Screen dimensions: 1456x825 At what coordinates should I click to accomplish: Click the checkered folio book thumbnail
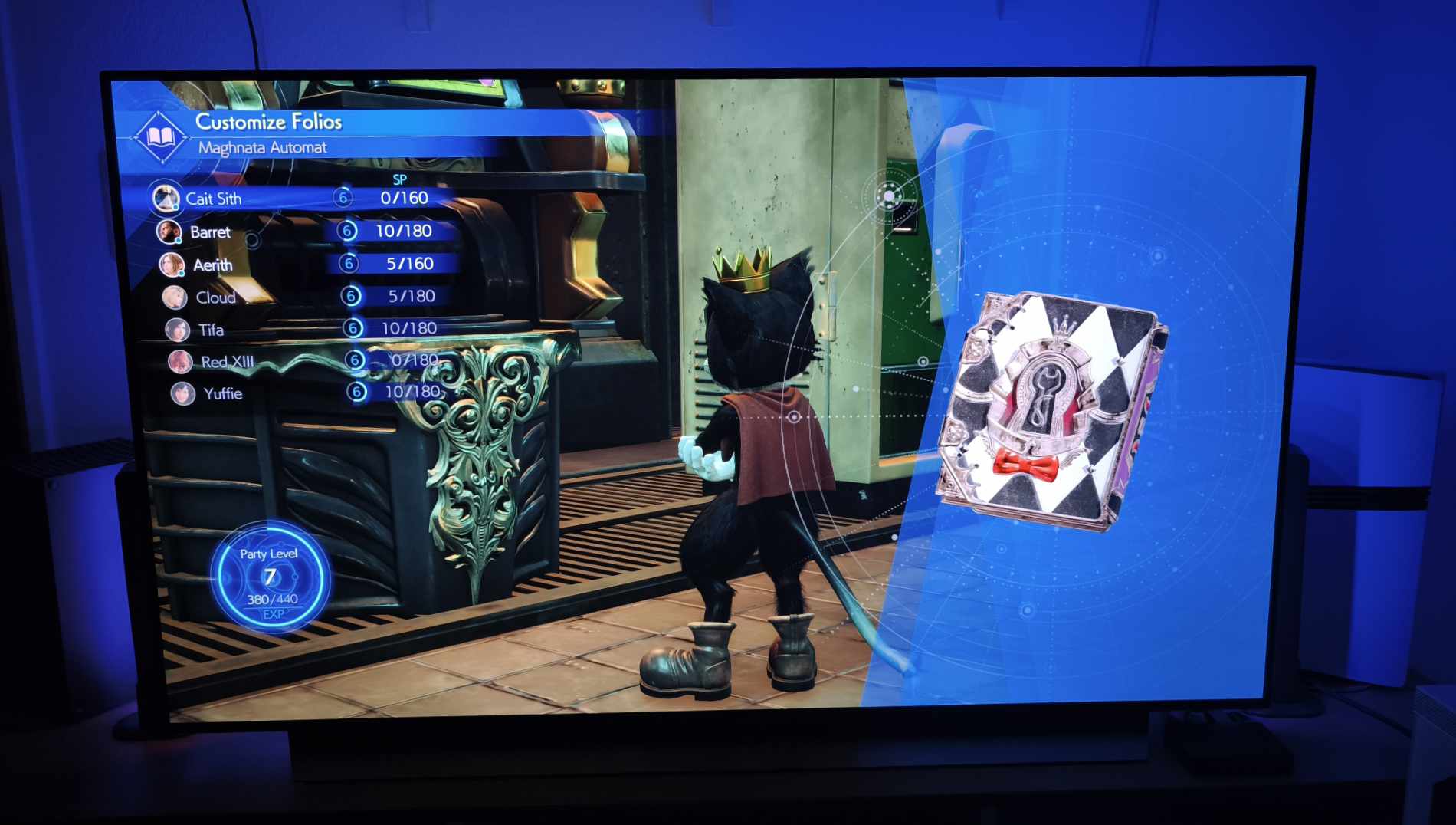(x=1051, y=412)
